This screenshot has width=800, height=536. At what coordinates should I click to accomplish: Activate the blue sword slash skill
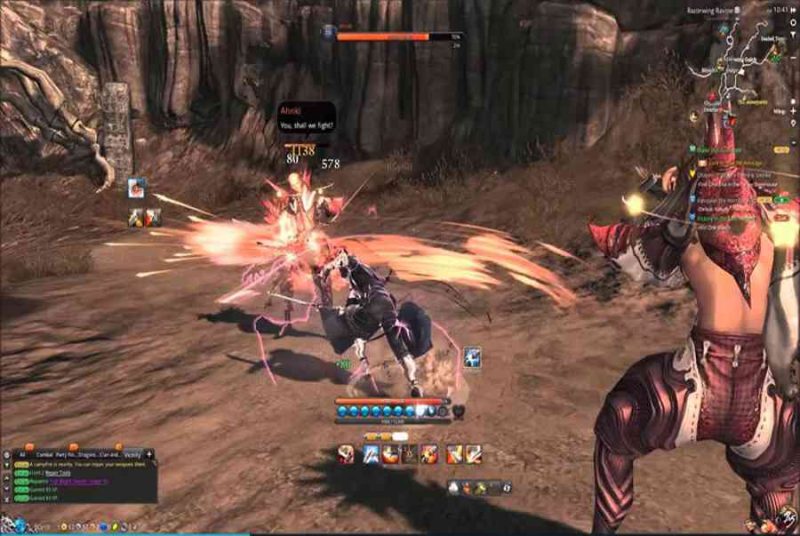click(370, 454)
